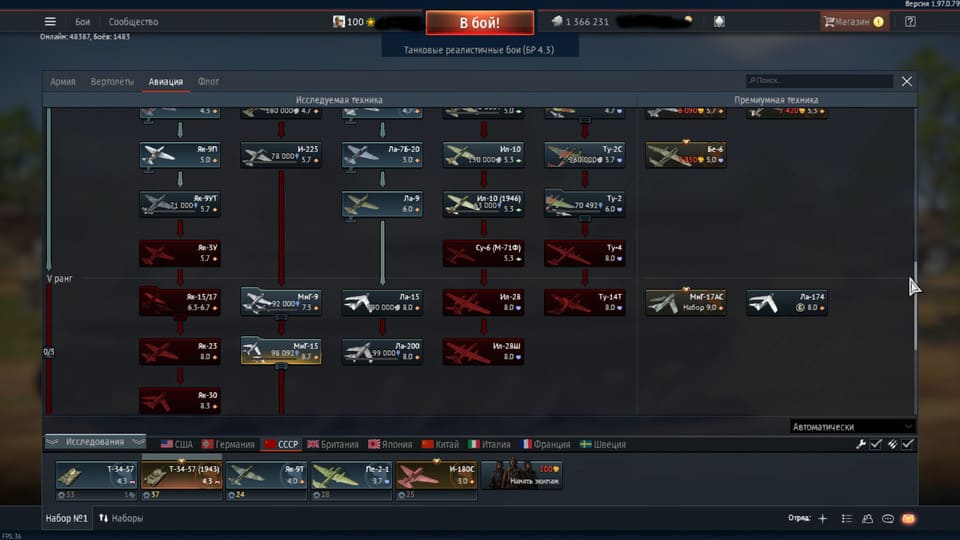Open the Сообщество menu

point(133,22)
